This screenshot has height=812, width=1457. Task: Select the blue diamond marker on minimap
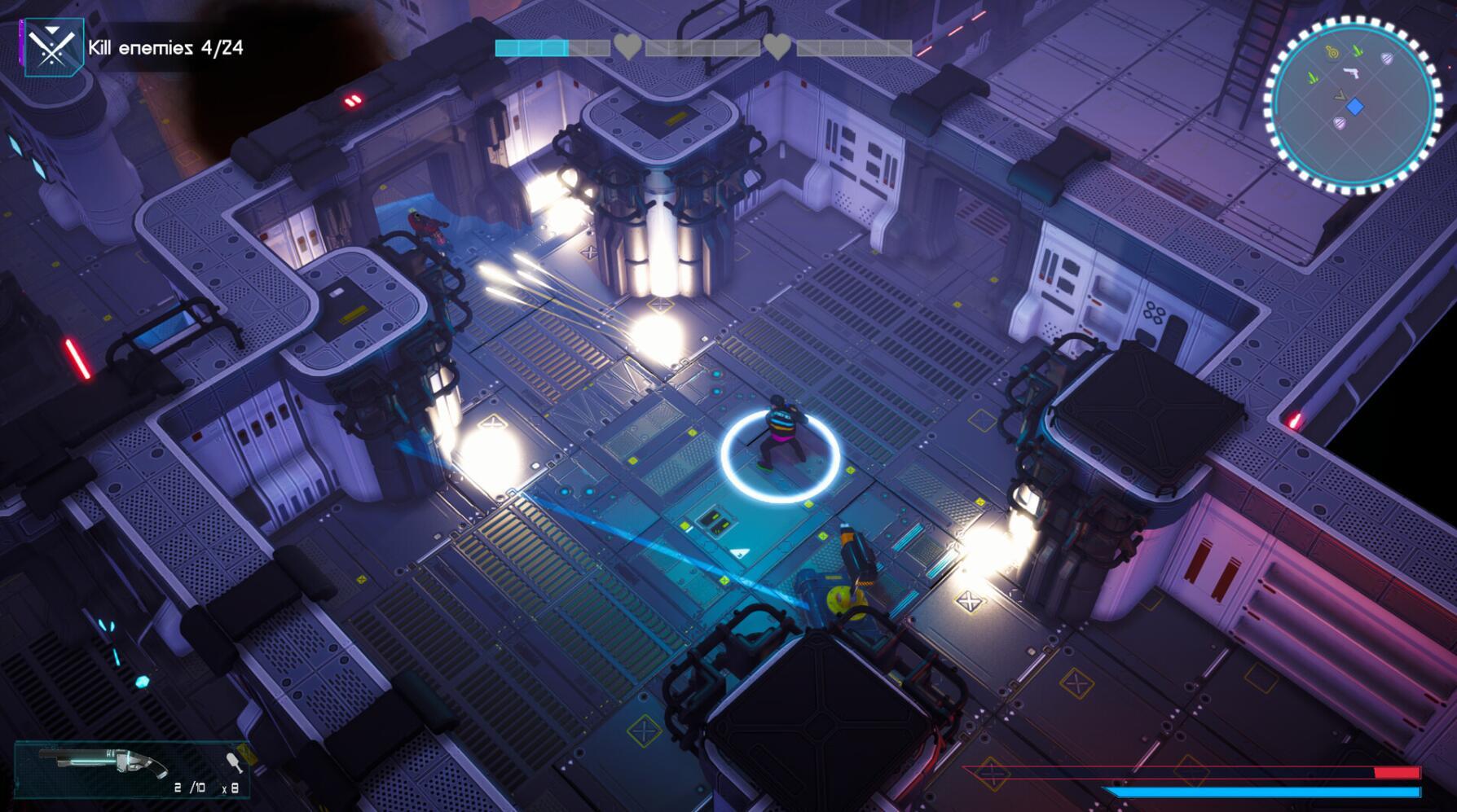[1354, 107]
